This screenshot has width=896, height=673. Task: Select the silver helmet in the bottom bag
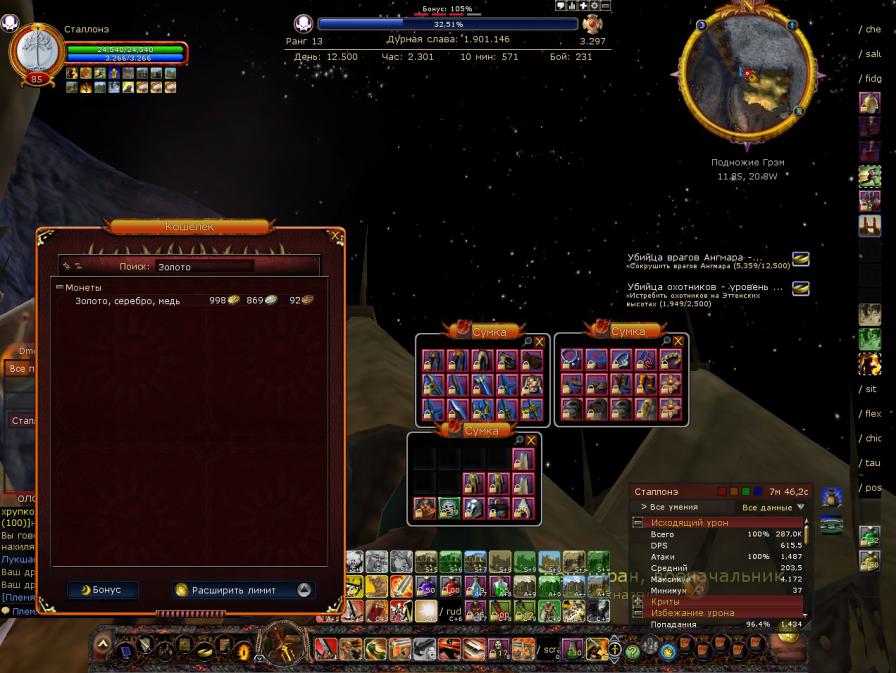(474, 508)
